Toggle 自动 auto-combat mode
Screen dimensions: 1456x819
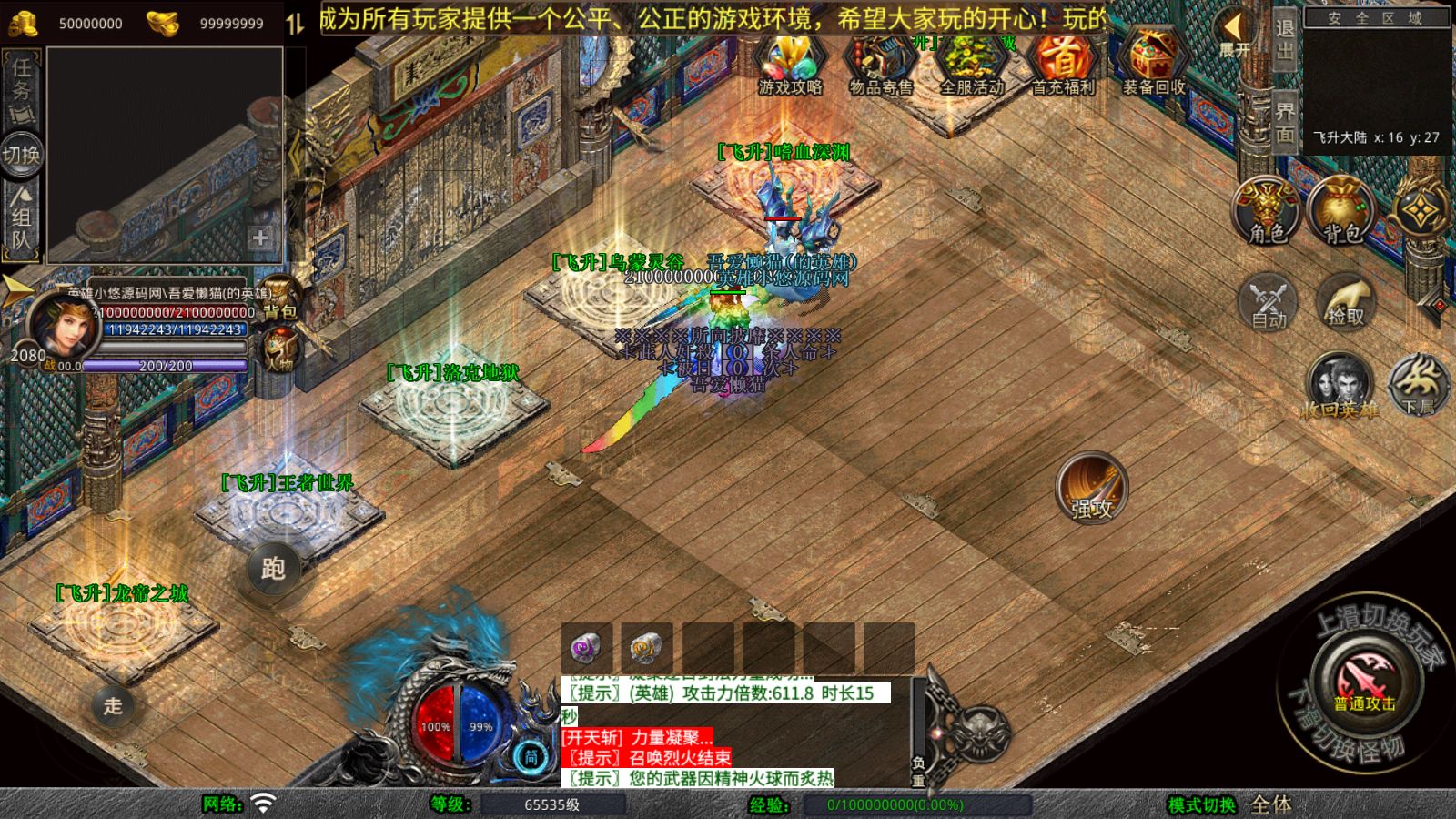point(1269,302)
